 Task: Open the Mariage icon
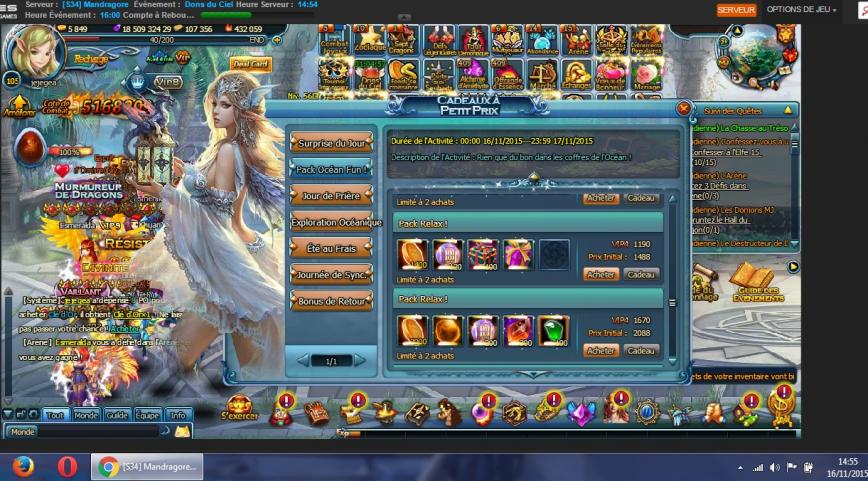pyautogui.click(x=647, y=76)
